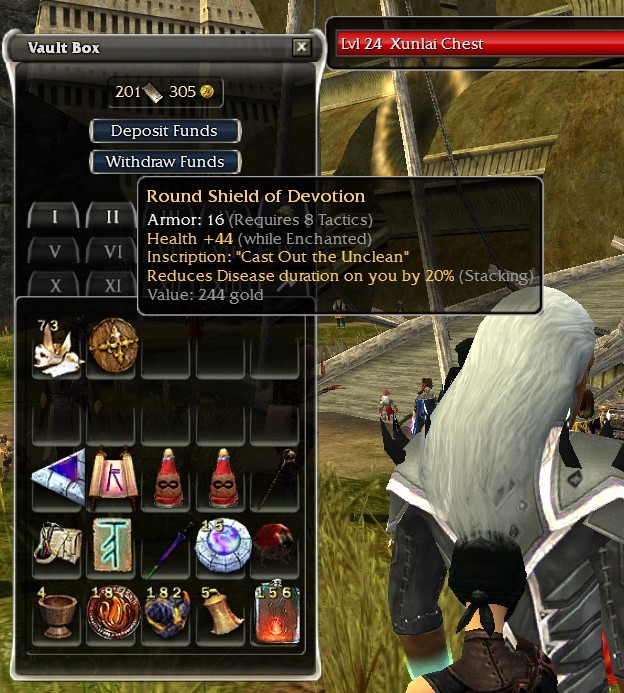The width and height of the screenshot is (624, 693).
Task: Select the stack of 4 wooden chalices
Action: [x=56, y=613]
